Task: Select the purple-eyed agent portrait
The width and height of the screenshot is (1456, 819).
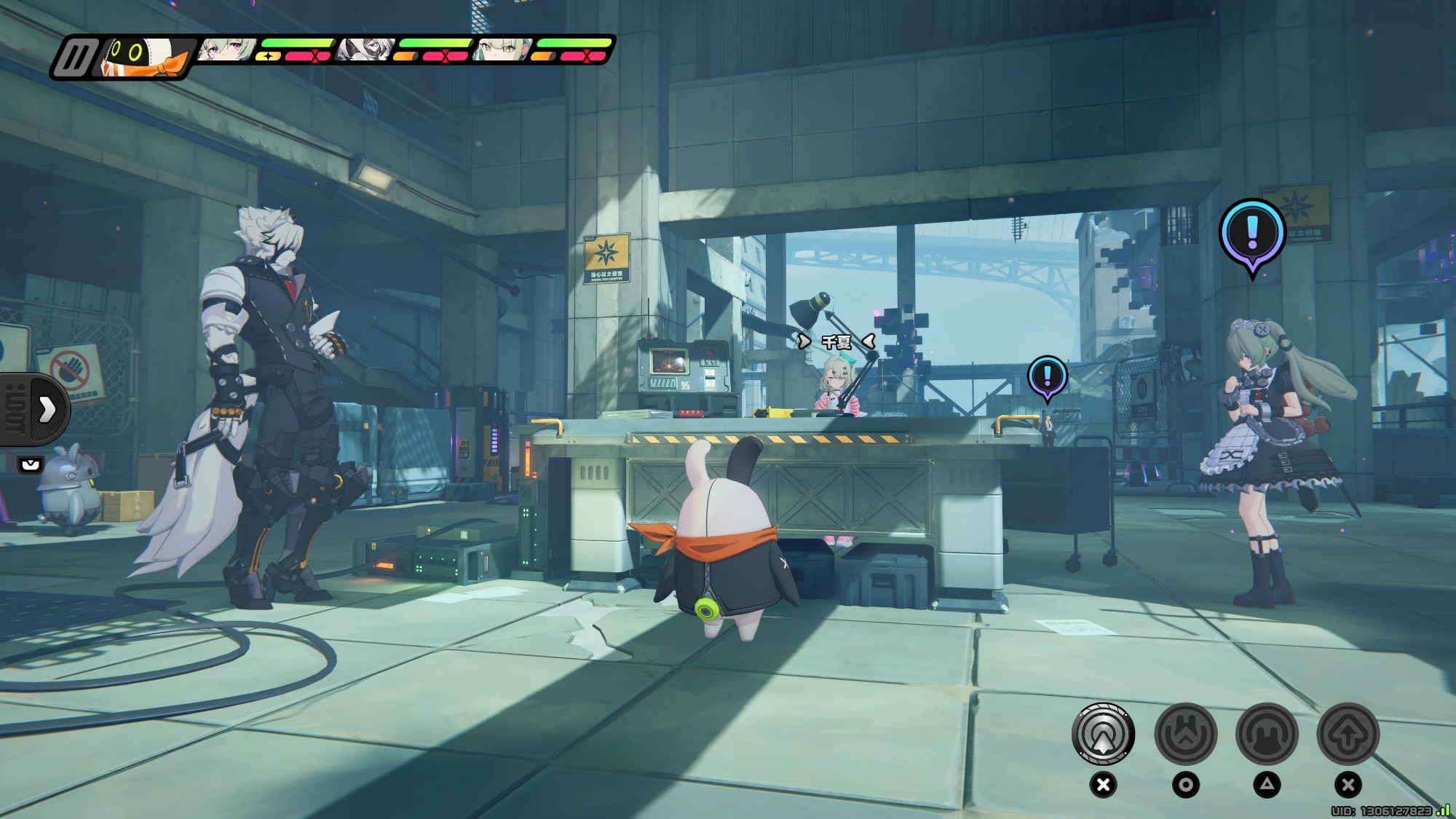Action: pos(226,50)
